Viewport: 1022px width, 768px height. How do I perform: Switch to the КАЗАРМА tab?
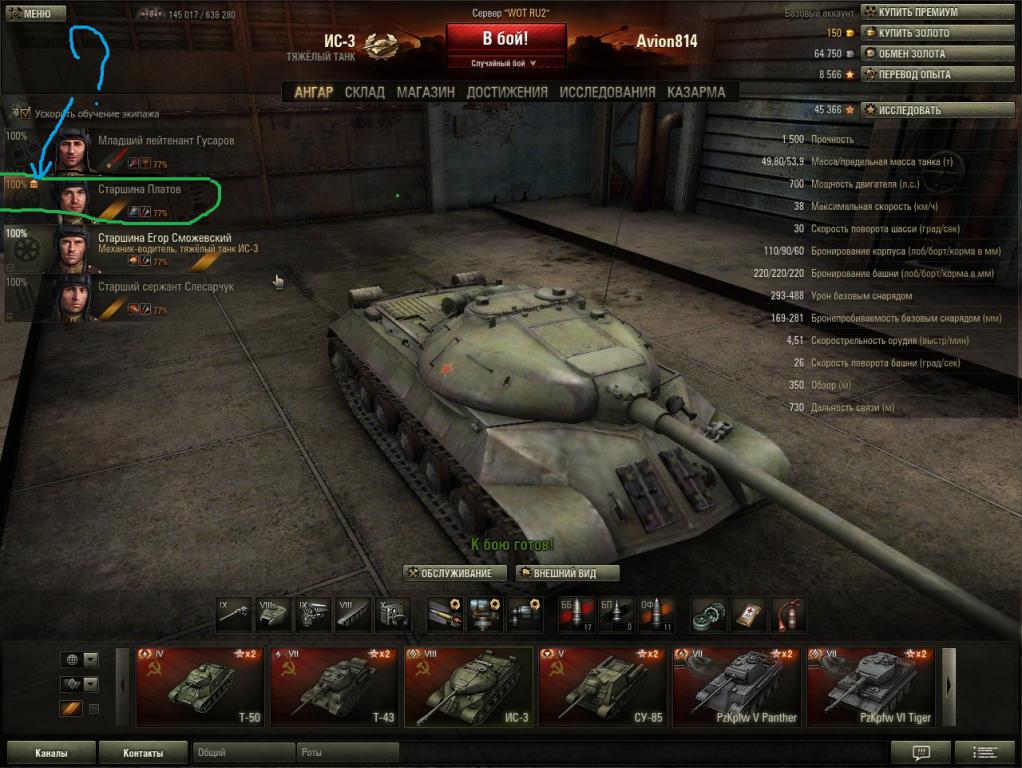696,92
